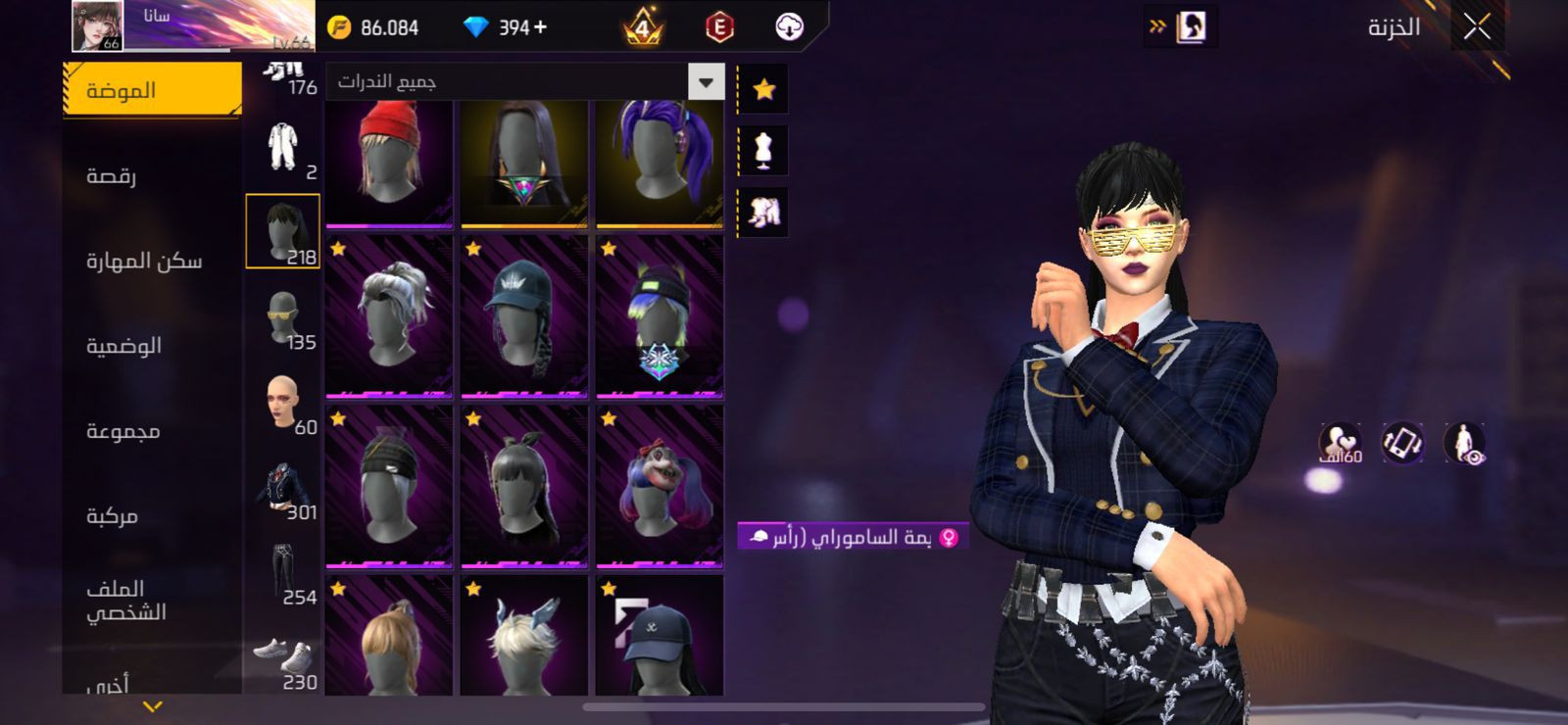Pick the clown mask headwear item
The width and height of the screenshot is (1568, 725).
[x=660, y=487]
